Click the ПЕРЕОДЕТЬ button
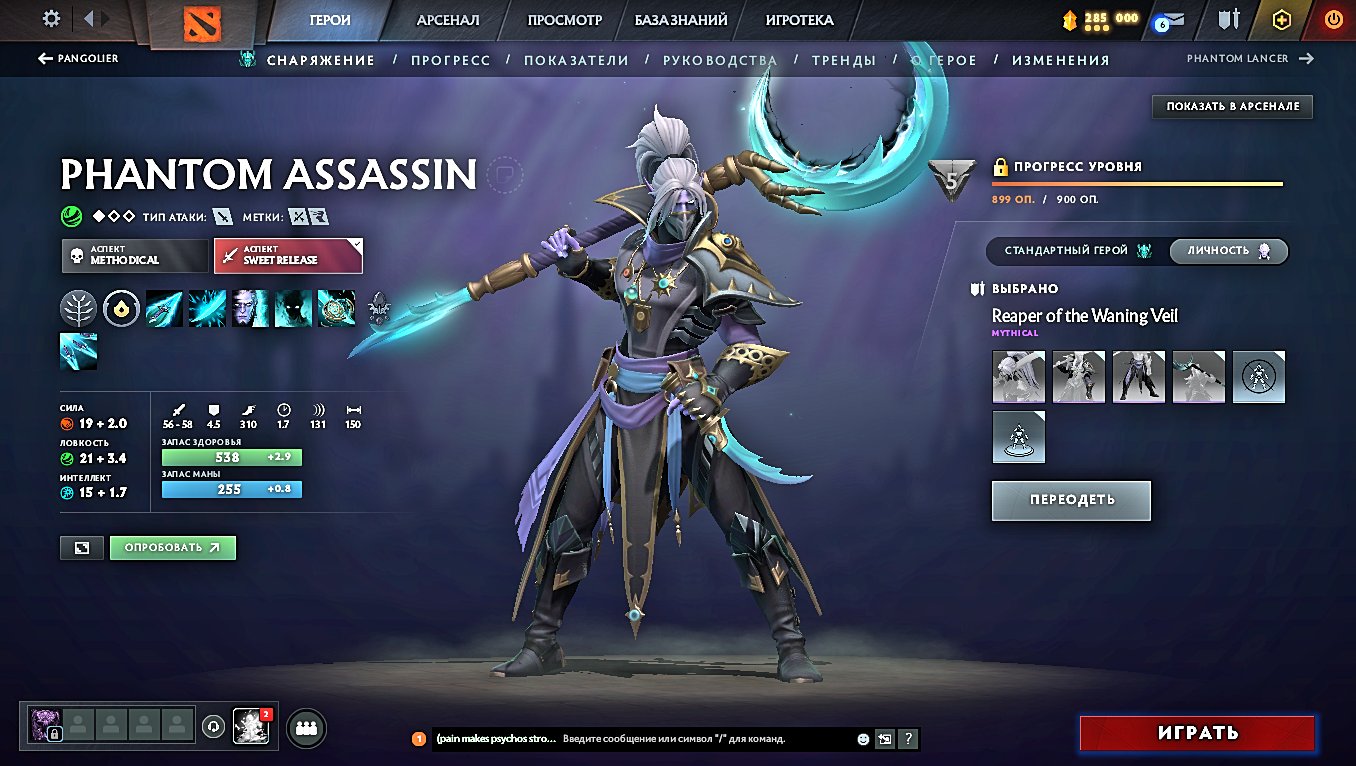 point(1070,500)
